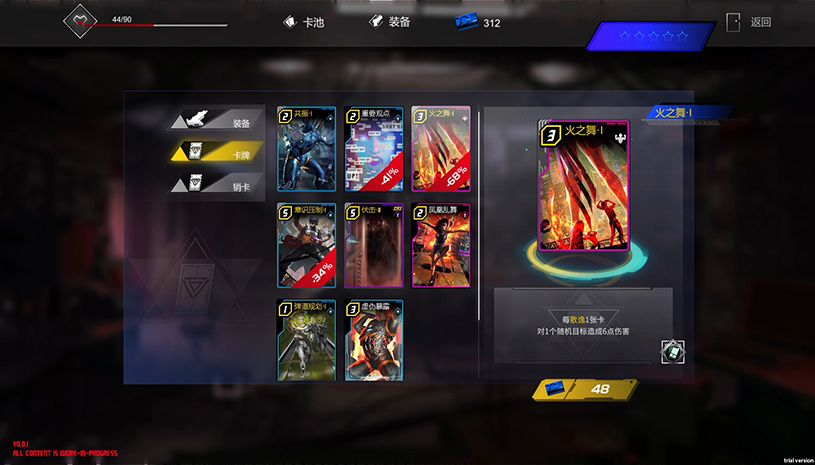Buy the selected card for 48 credits
Screen dimensions: 815x465
587,390
